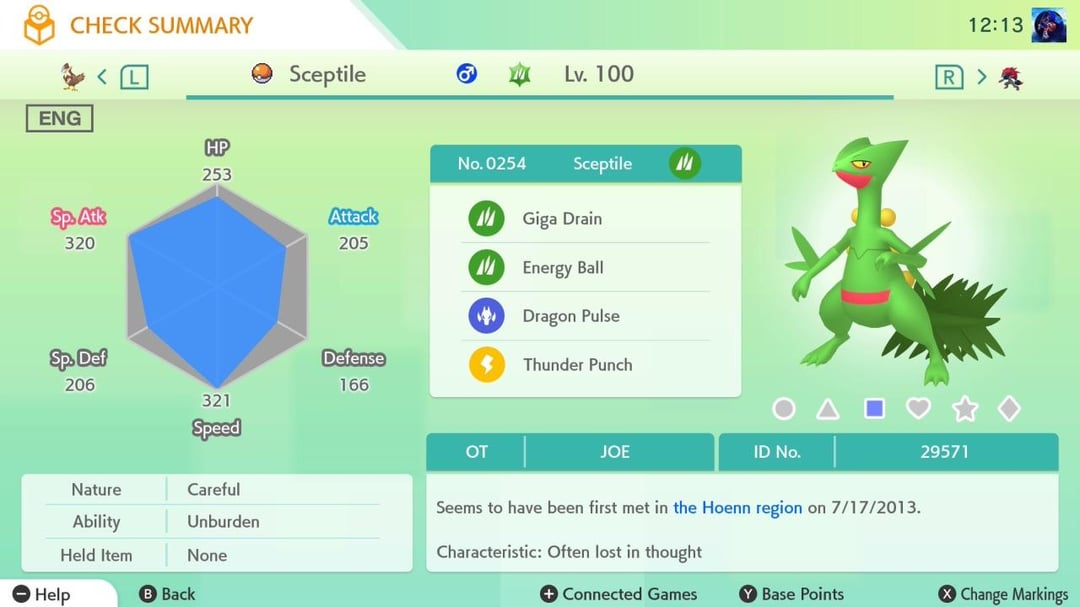1080x607 pixels.
Task: Show Connected Games
Action: [618, 594]
